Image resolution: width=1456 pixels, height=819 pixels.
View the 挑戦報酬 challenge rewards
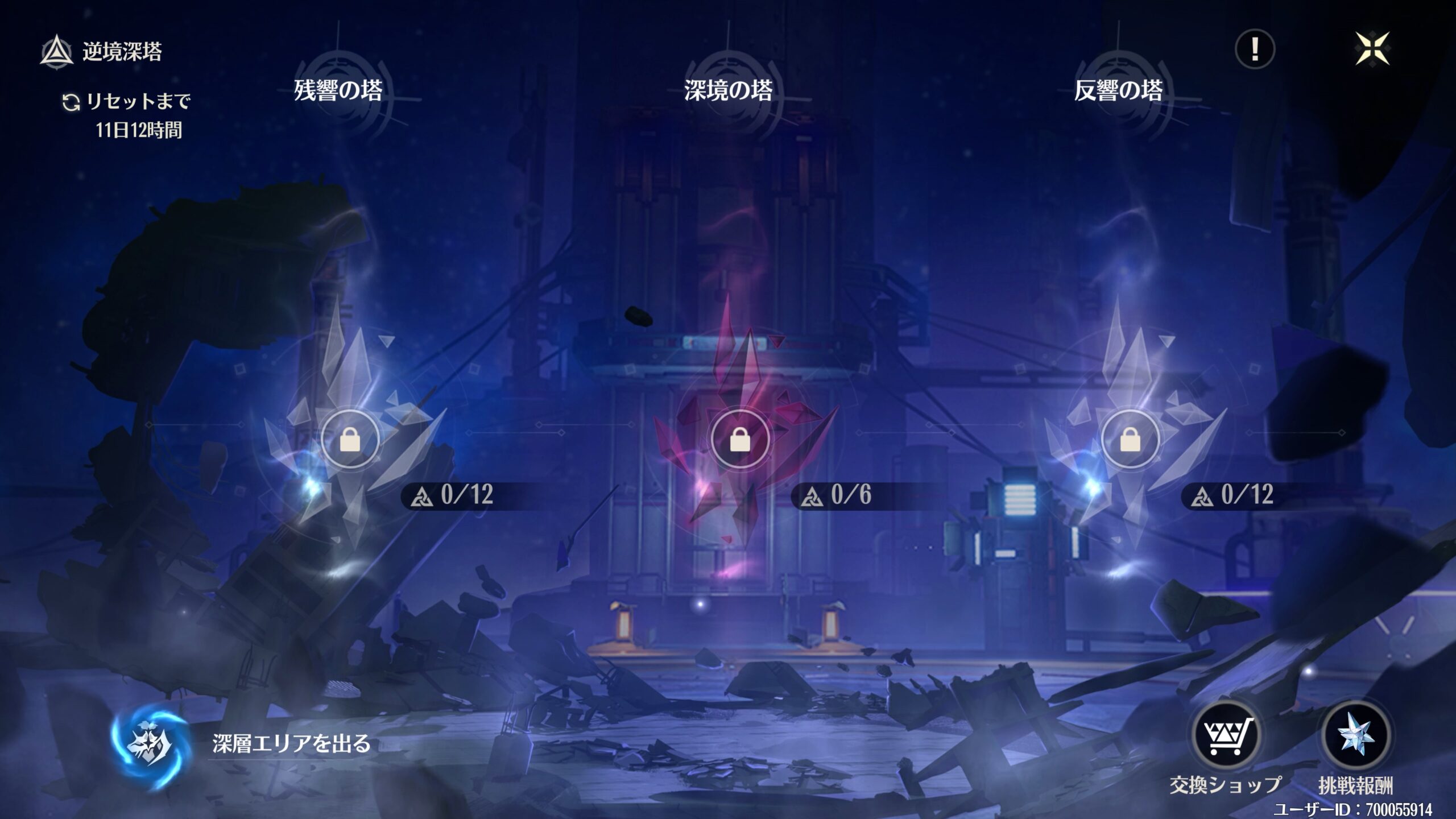[x=1355, y=737]
